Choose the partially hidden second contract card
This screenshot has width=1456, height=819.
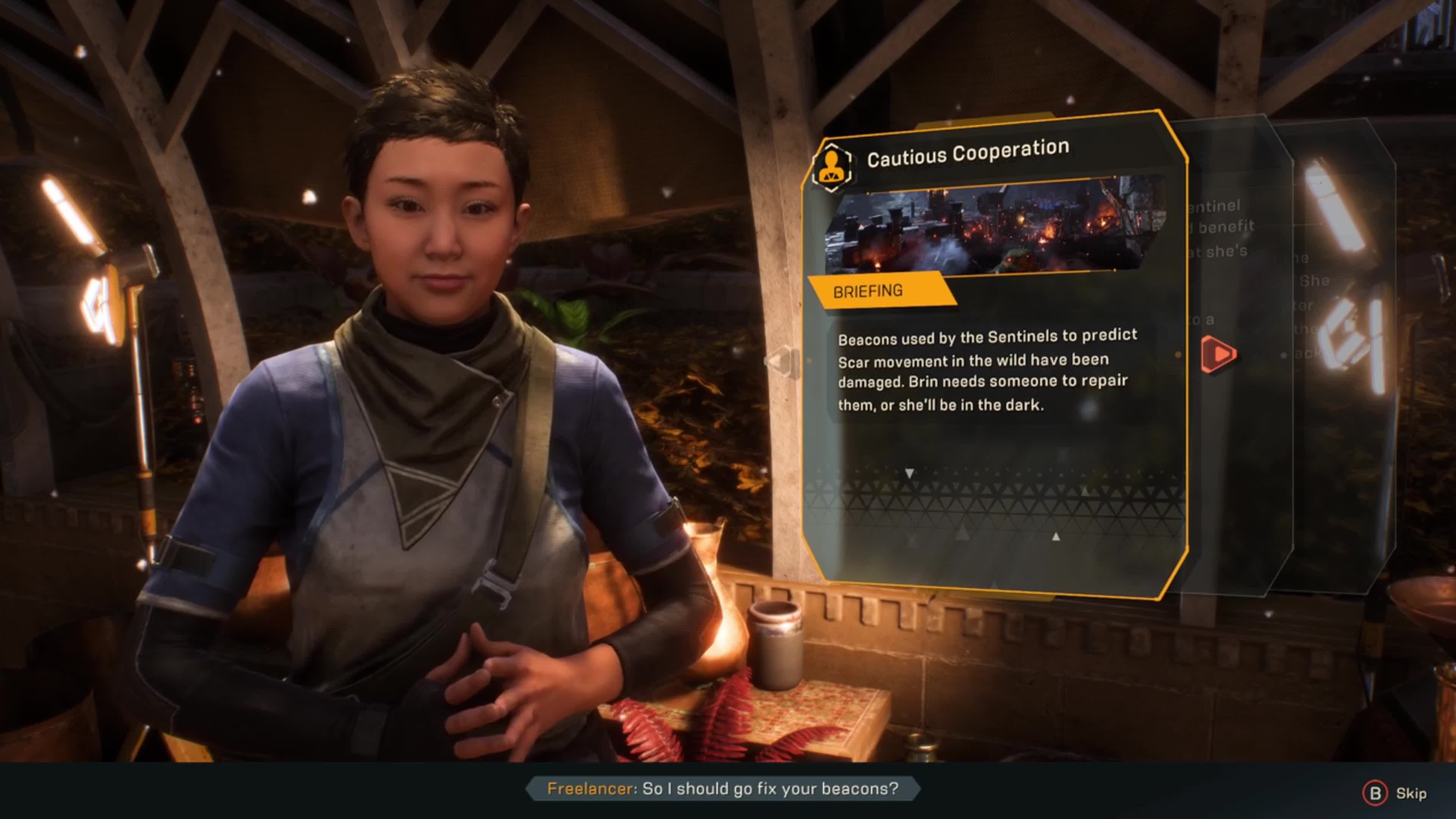tap(1238, 452)
